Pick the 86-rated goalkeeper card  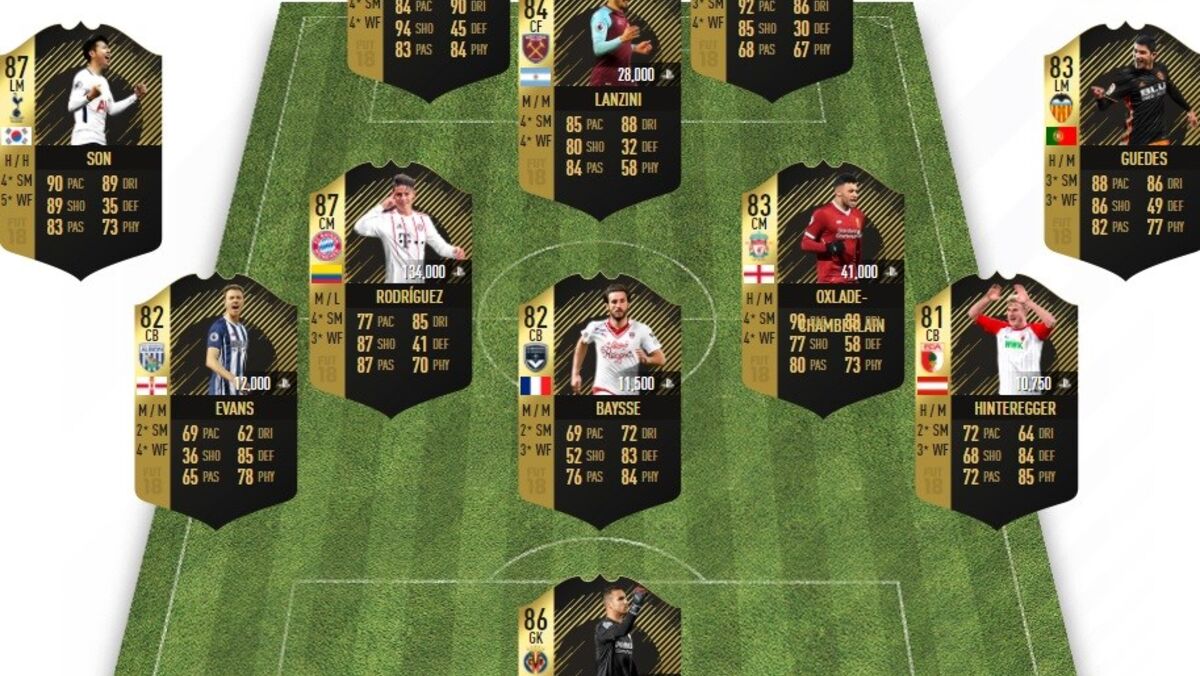pos(600,630)
